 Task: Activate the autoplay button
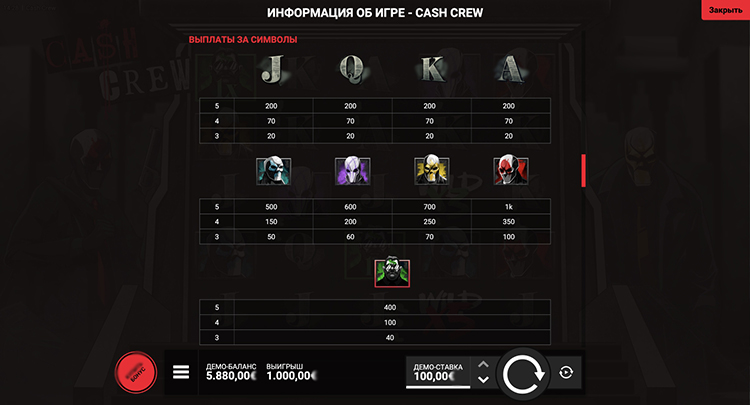pyautogui.click(x=566, y=372)
